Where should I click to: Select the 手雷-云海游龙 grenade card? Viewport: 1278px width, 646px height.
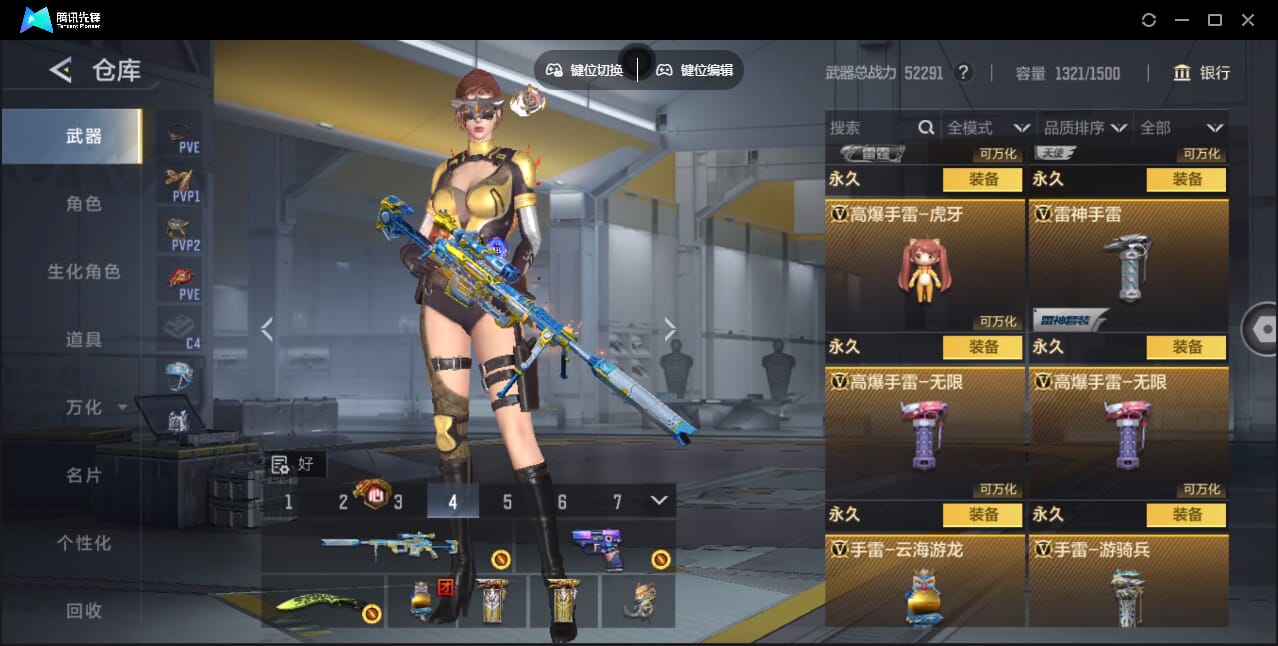click(925, 583)
